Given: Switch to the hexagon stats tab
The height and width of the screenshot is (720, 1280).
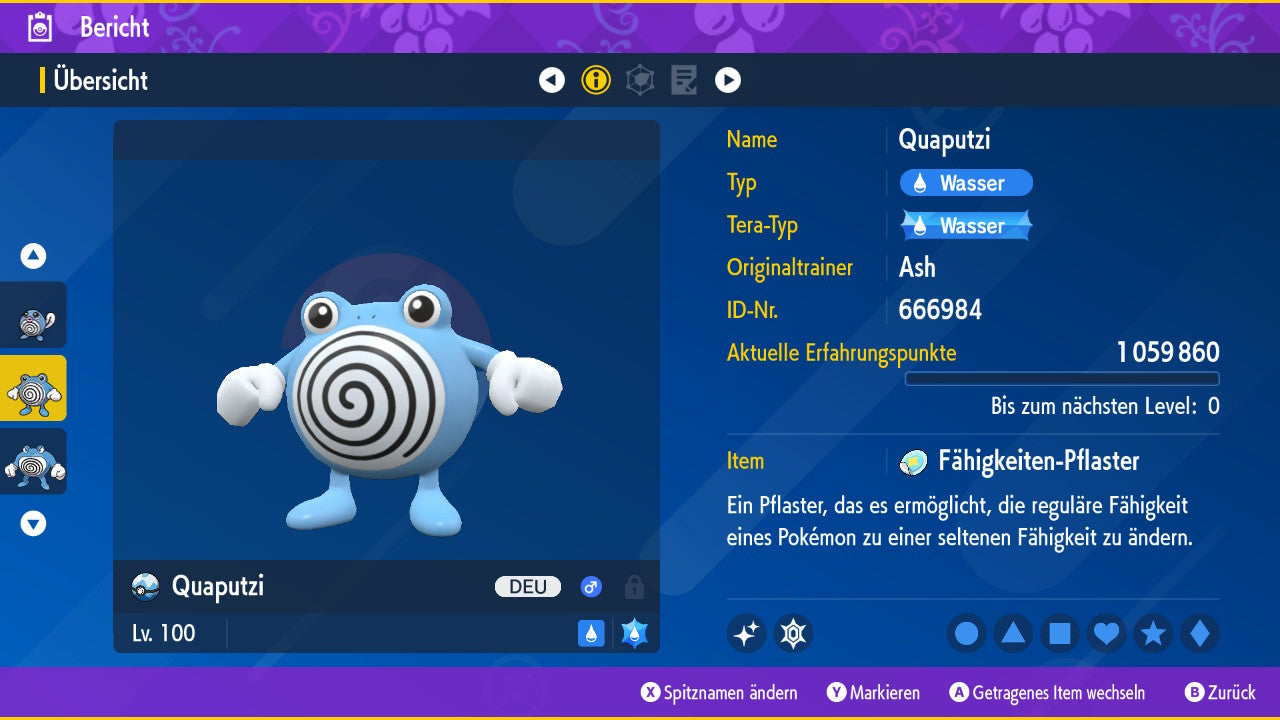Looking at the screenshot, I should click(x=640, y=80).
